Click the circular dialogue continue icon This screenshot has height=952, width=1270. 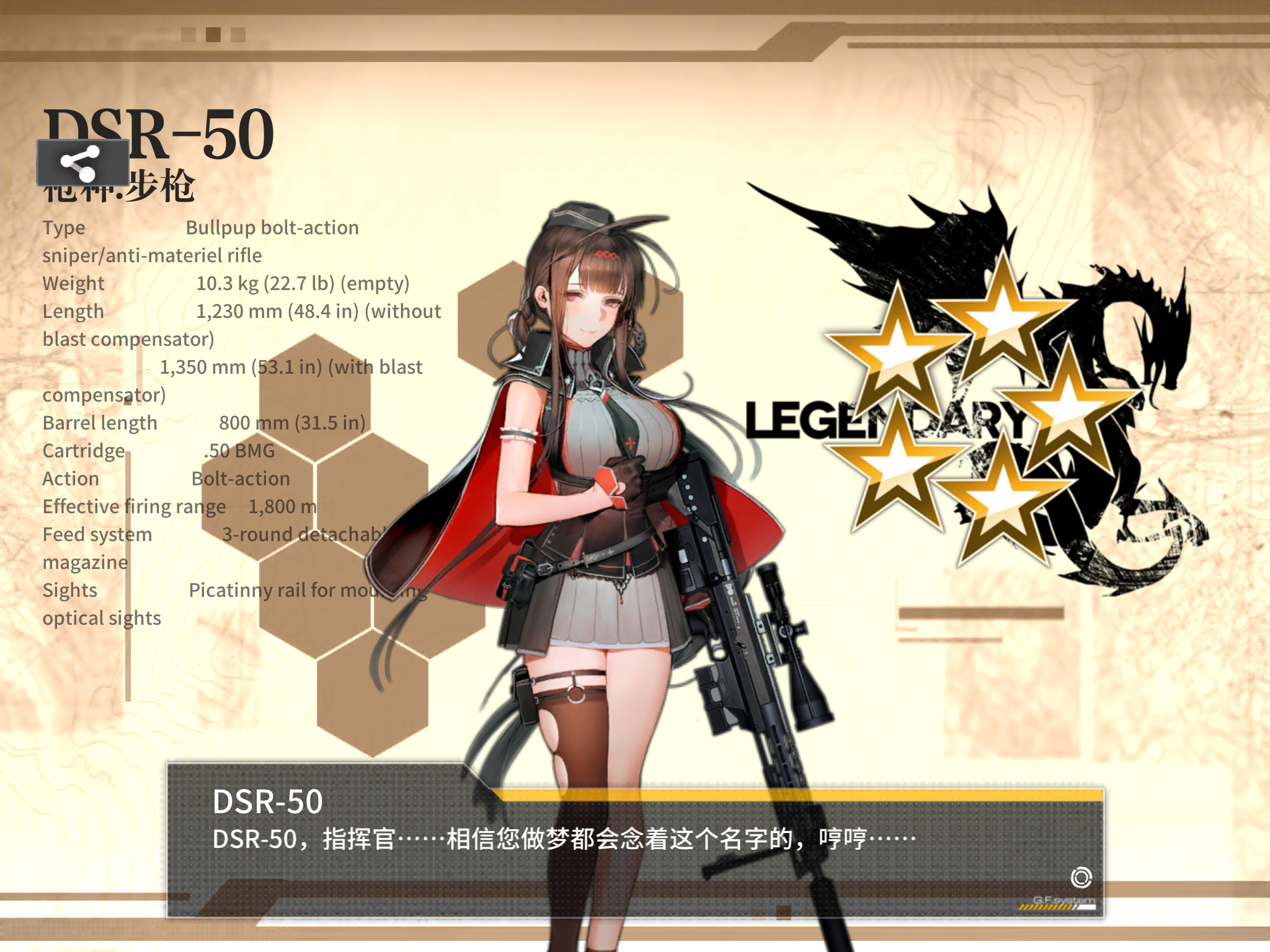click(x=1081, y=877)
